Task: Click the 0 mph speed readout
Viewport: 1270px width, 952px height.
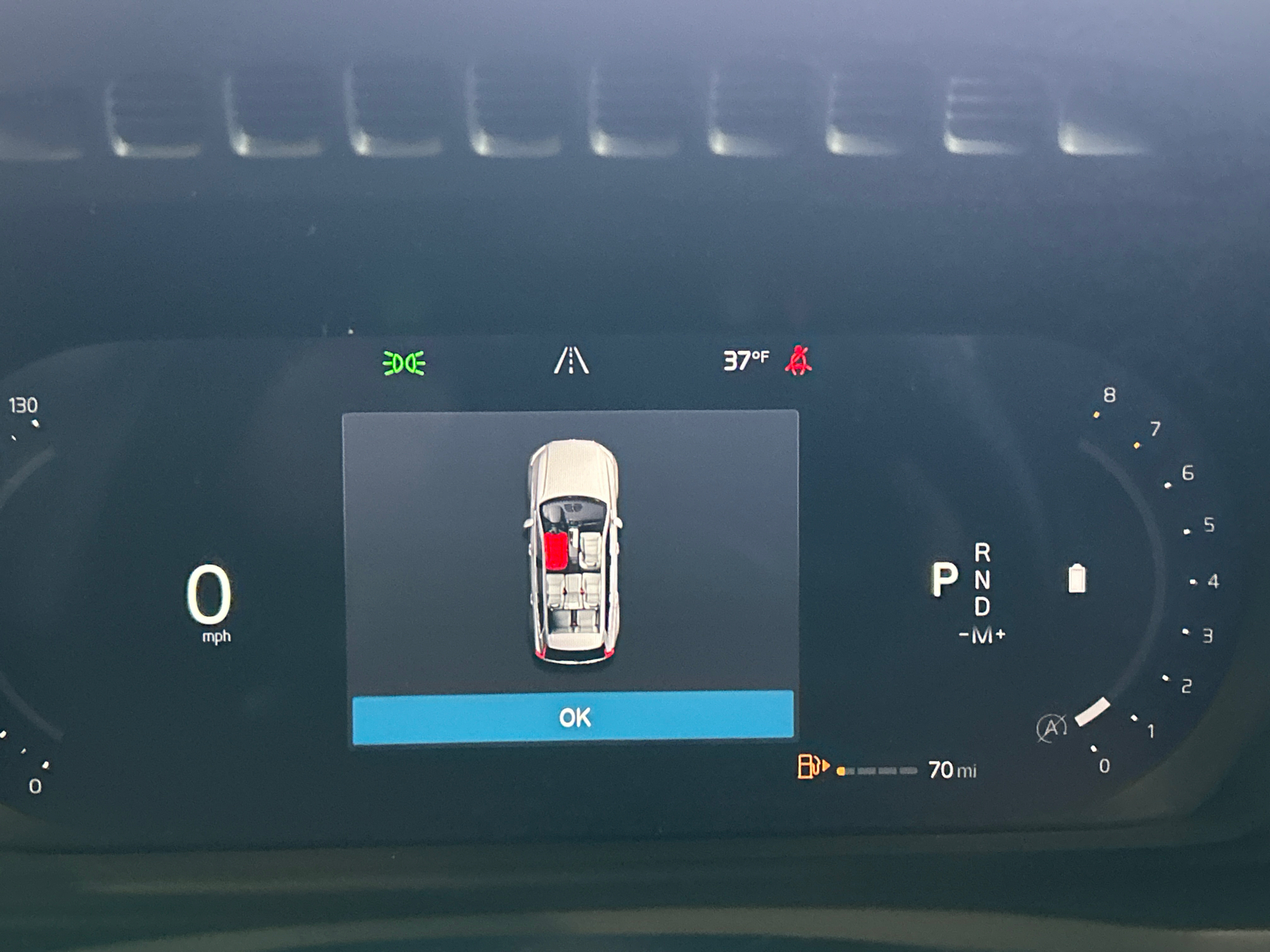Action: click(209, 597)
